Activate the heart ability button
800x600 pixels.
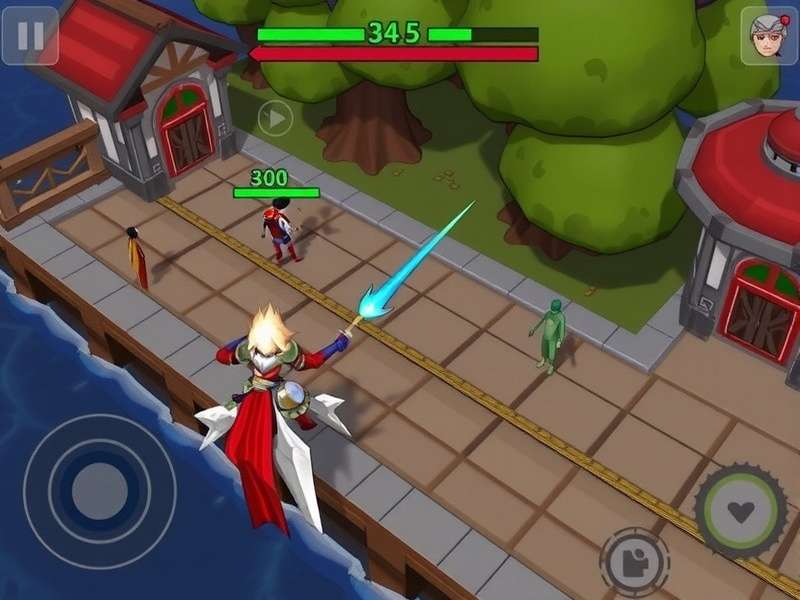741,511
